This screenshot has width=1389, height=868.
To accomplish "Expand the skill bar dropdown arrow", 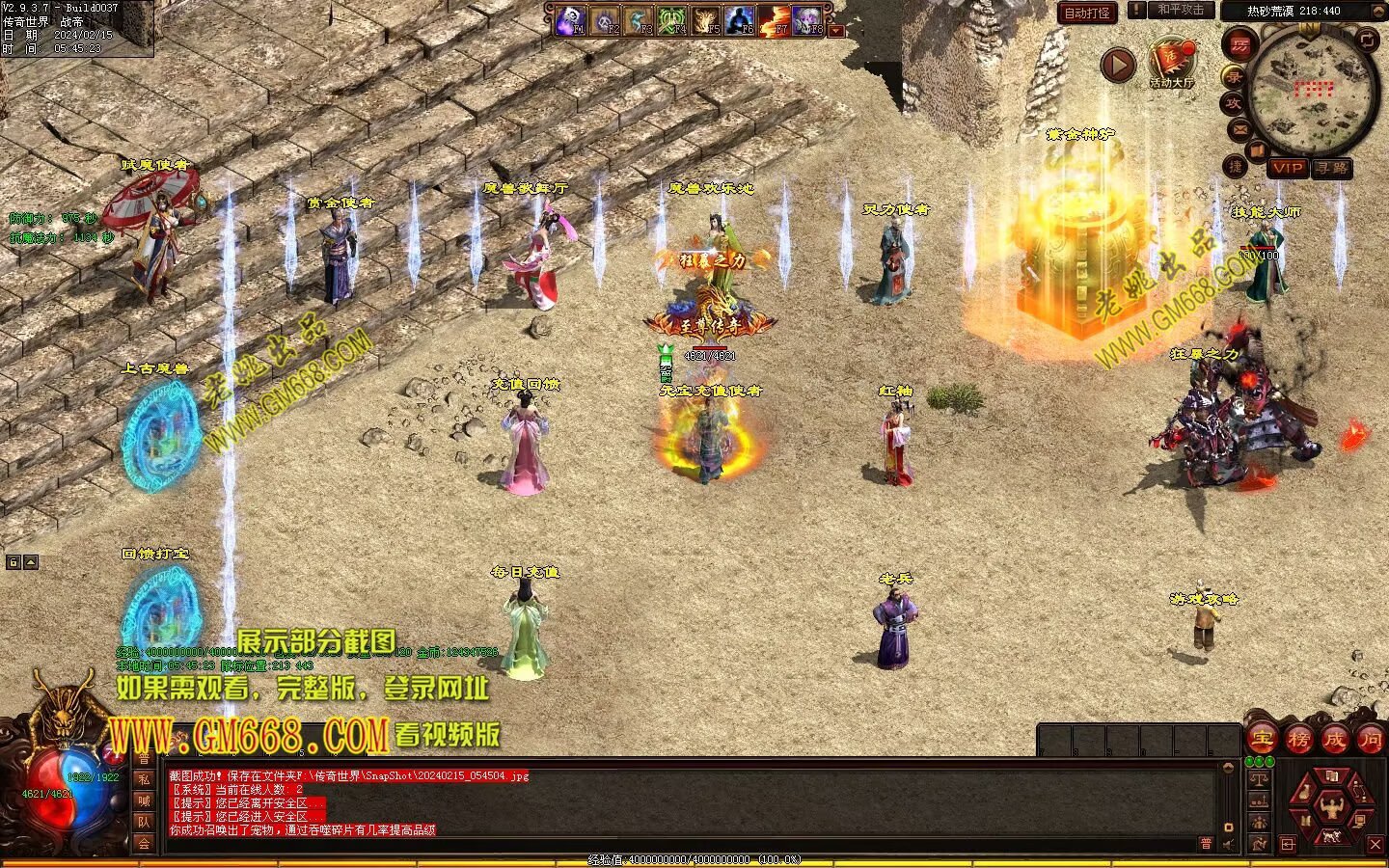I will tap(836, 31).
